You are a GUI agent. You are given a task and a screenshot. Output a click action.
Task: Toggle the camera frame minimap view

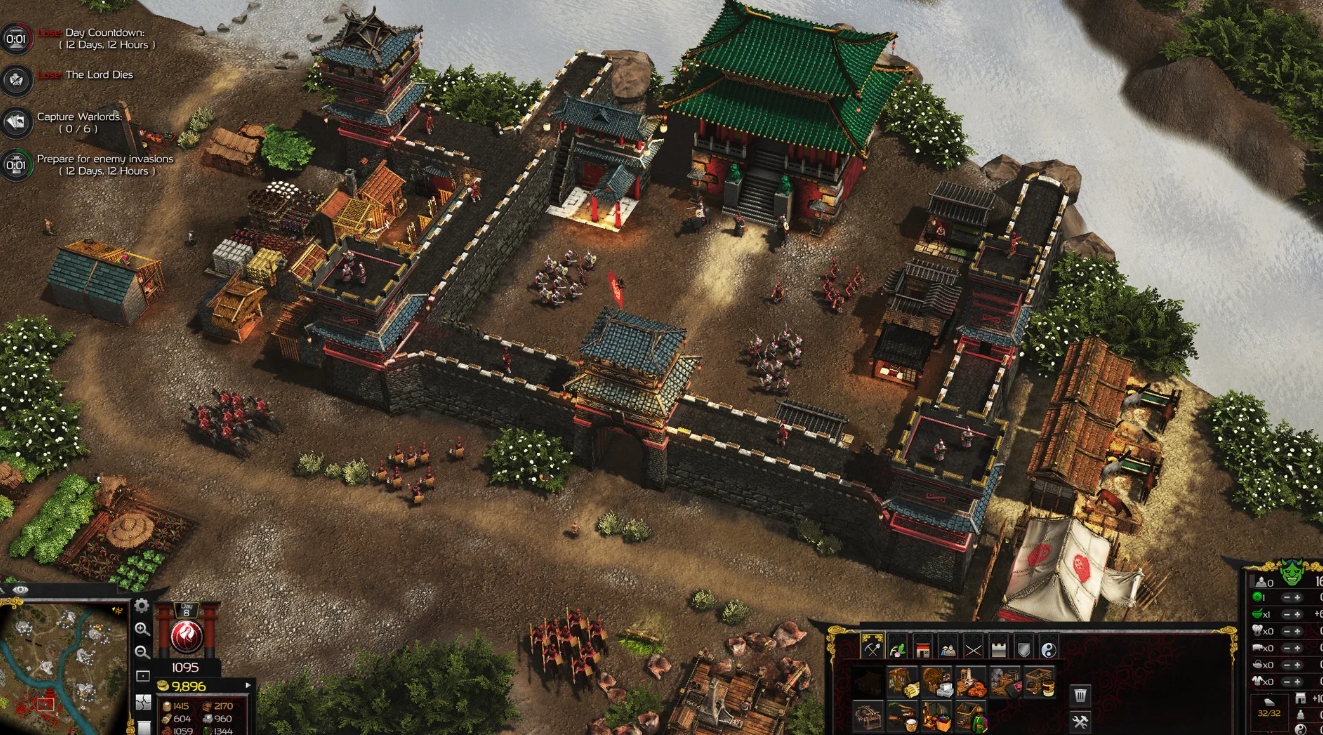142,675
